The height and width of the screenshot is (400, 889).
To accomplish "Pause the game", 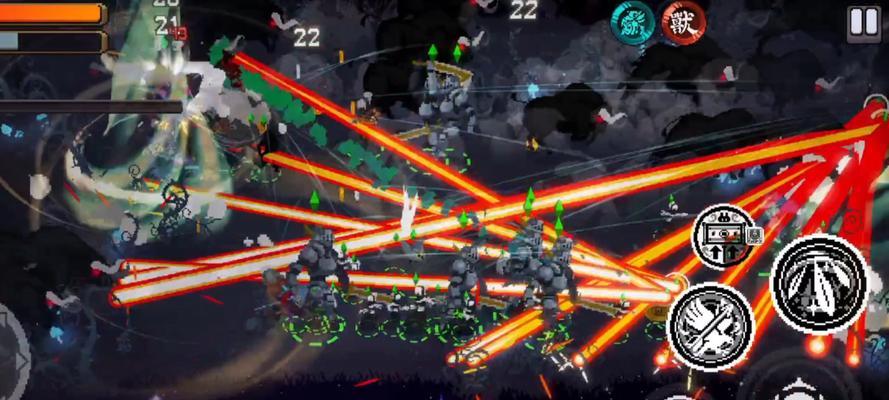I will 862,22.
